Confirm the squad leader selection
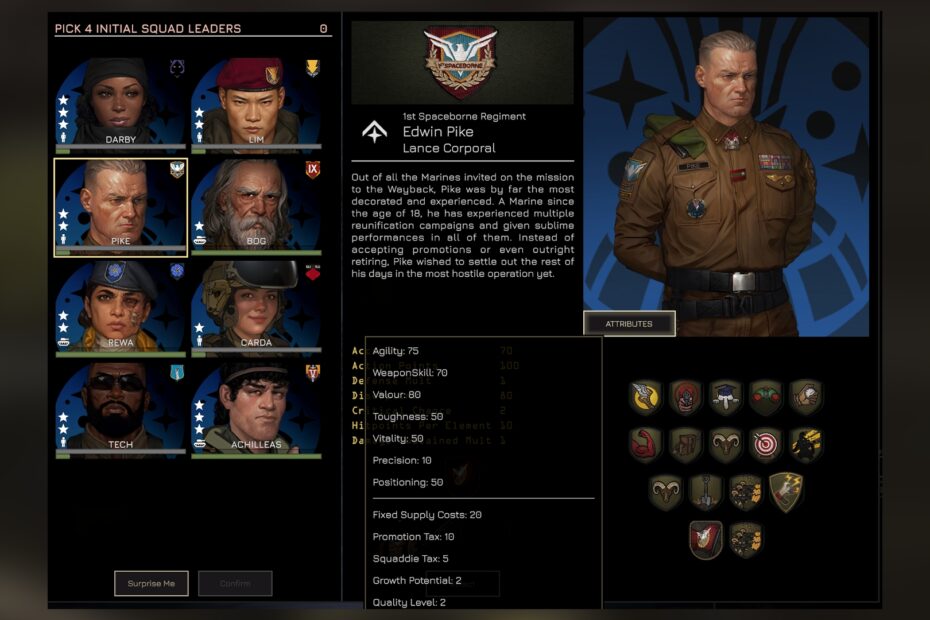 click(235, 583)
